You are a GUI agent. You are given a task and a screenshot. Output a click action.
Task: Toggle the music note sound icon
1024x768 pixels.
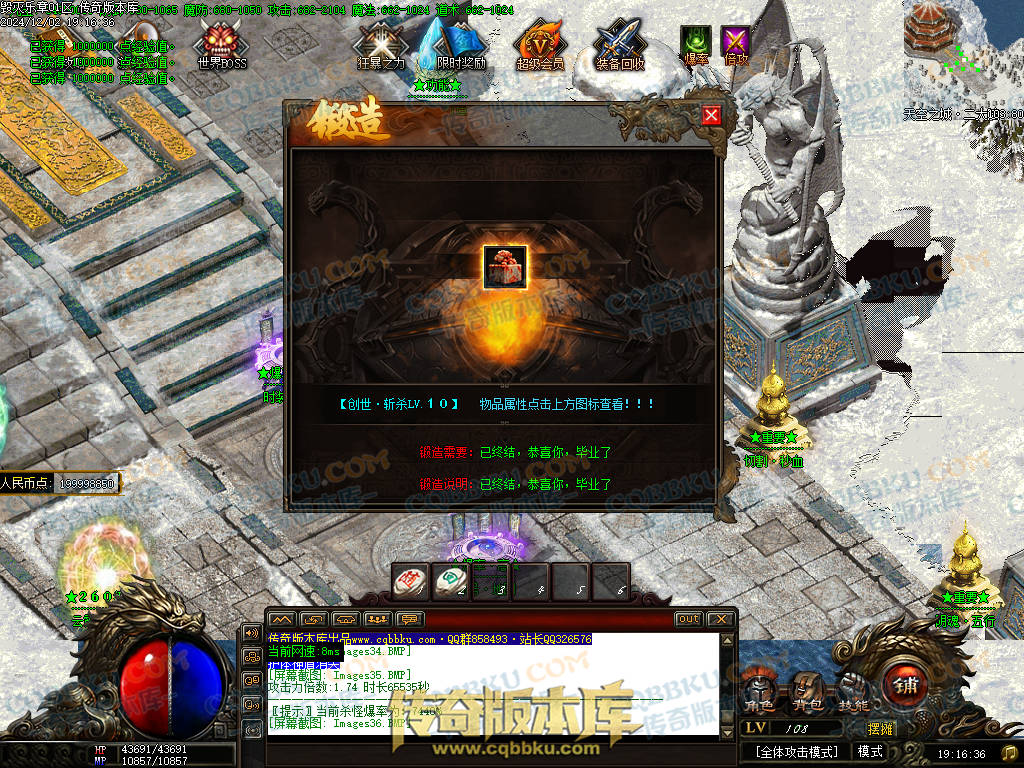(x=1010, y=752)
